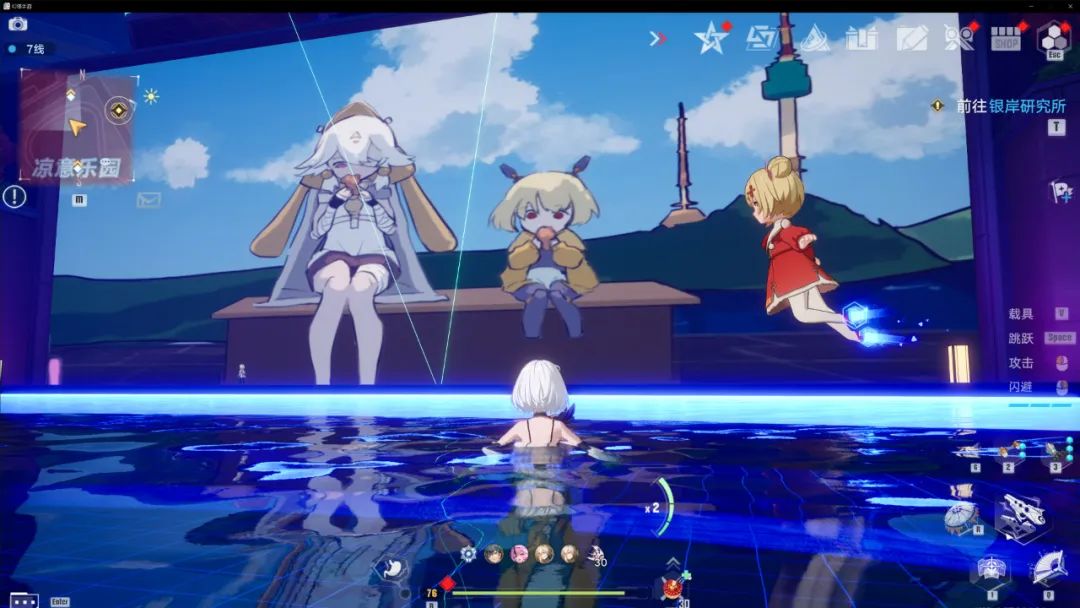
Task: Activate the satellite dish relic skill
Action: 960,518
